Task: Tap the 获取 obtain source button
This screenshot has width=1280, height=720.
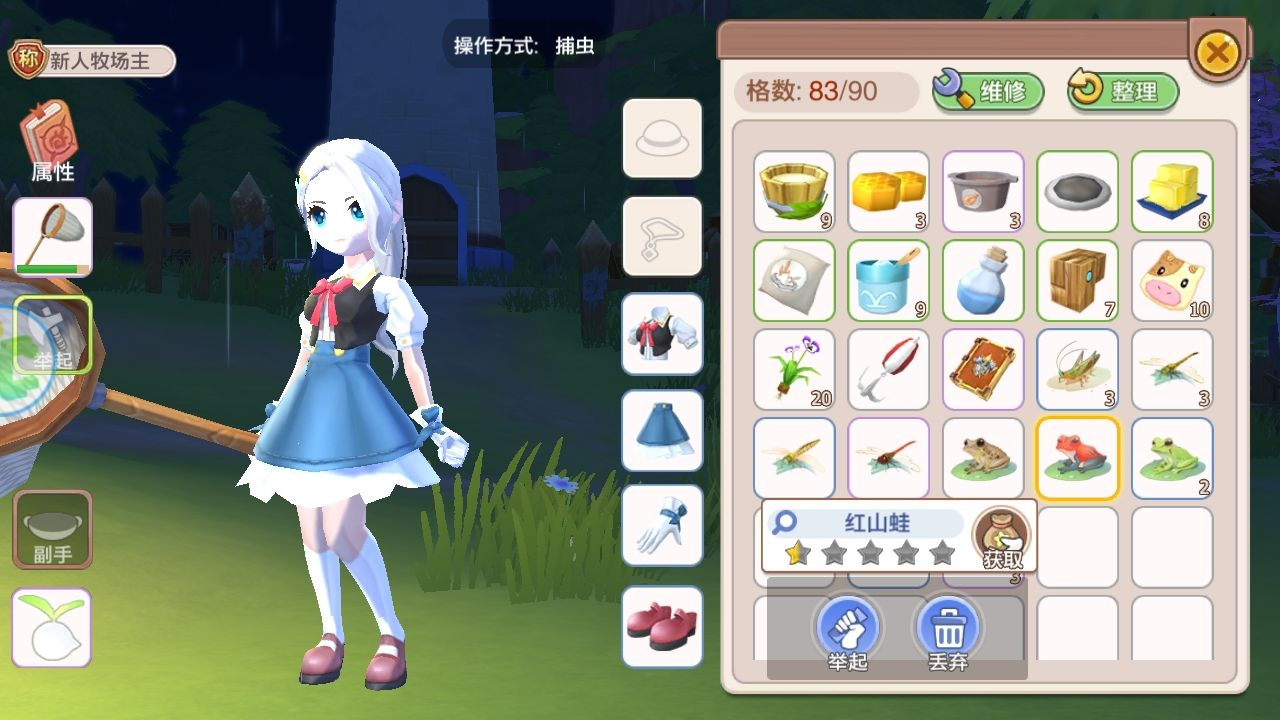Action: [x=1002, y=538]
